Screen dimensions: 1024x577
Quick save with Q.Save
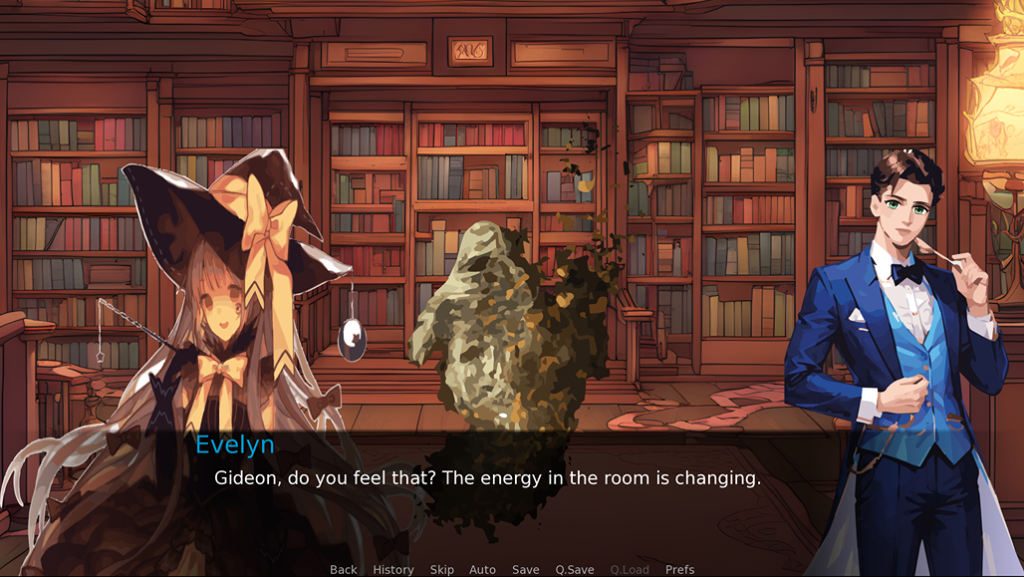[575, 569]
